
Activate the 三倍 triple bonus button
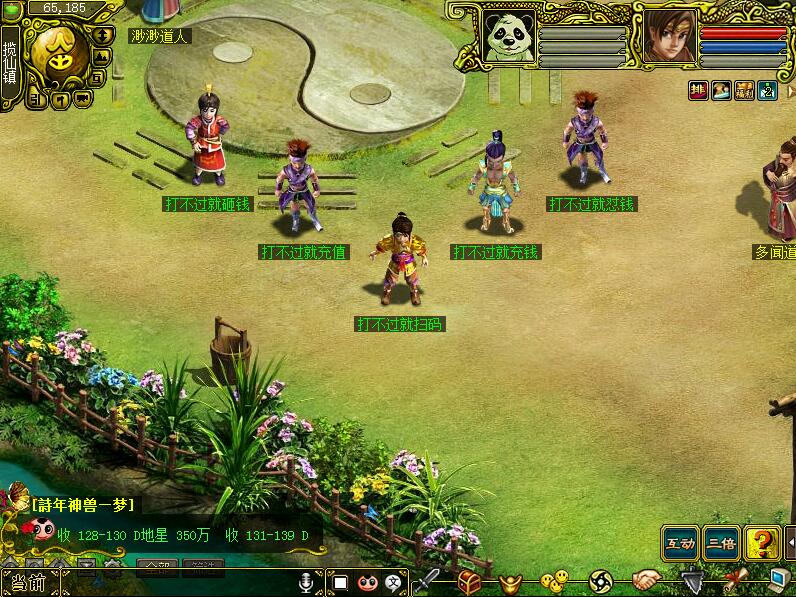[x=721, y=543]
